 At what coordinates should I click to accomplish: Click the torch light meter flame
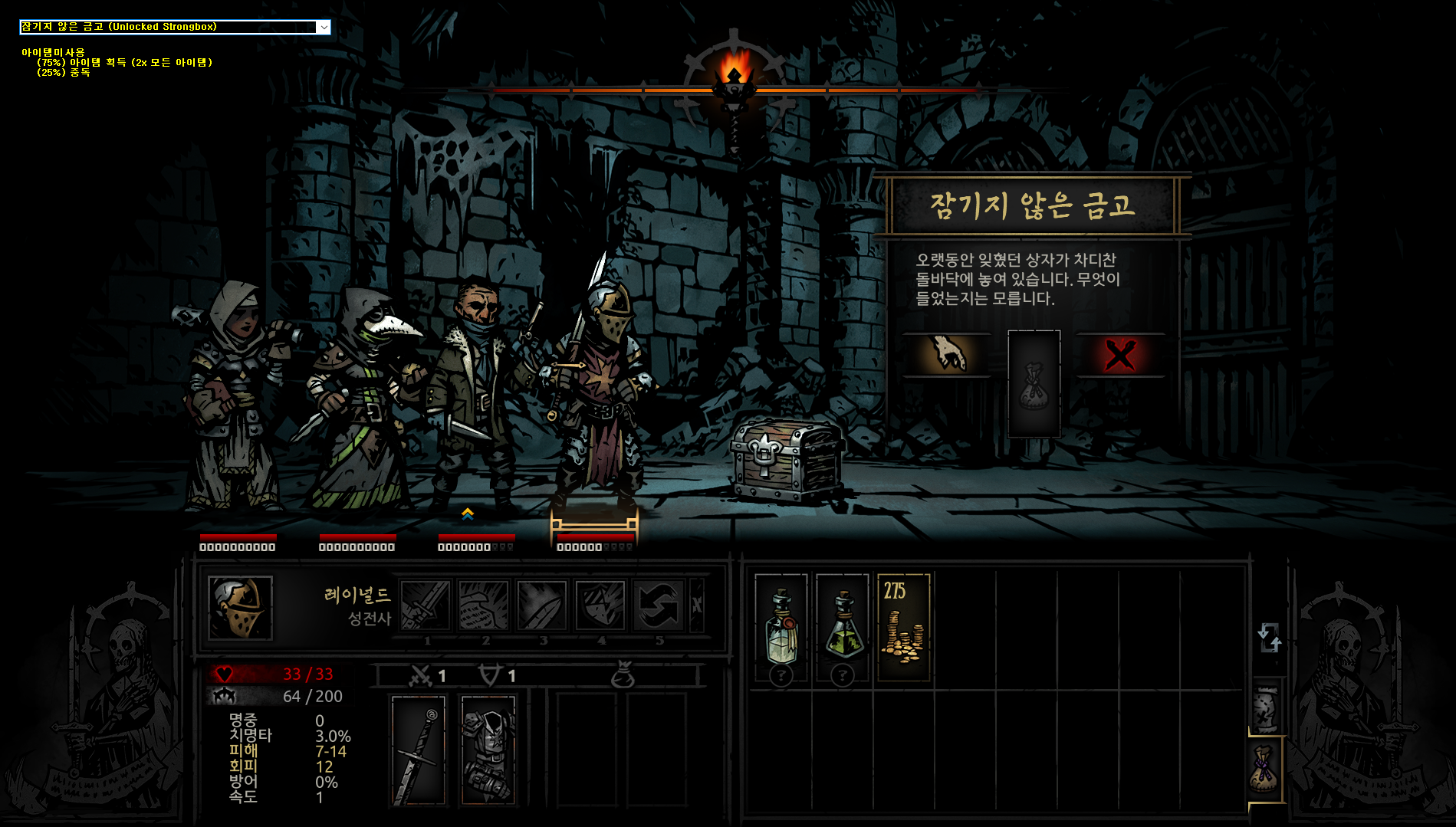click(734, 71)
